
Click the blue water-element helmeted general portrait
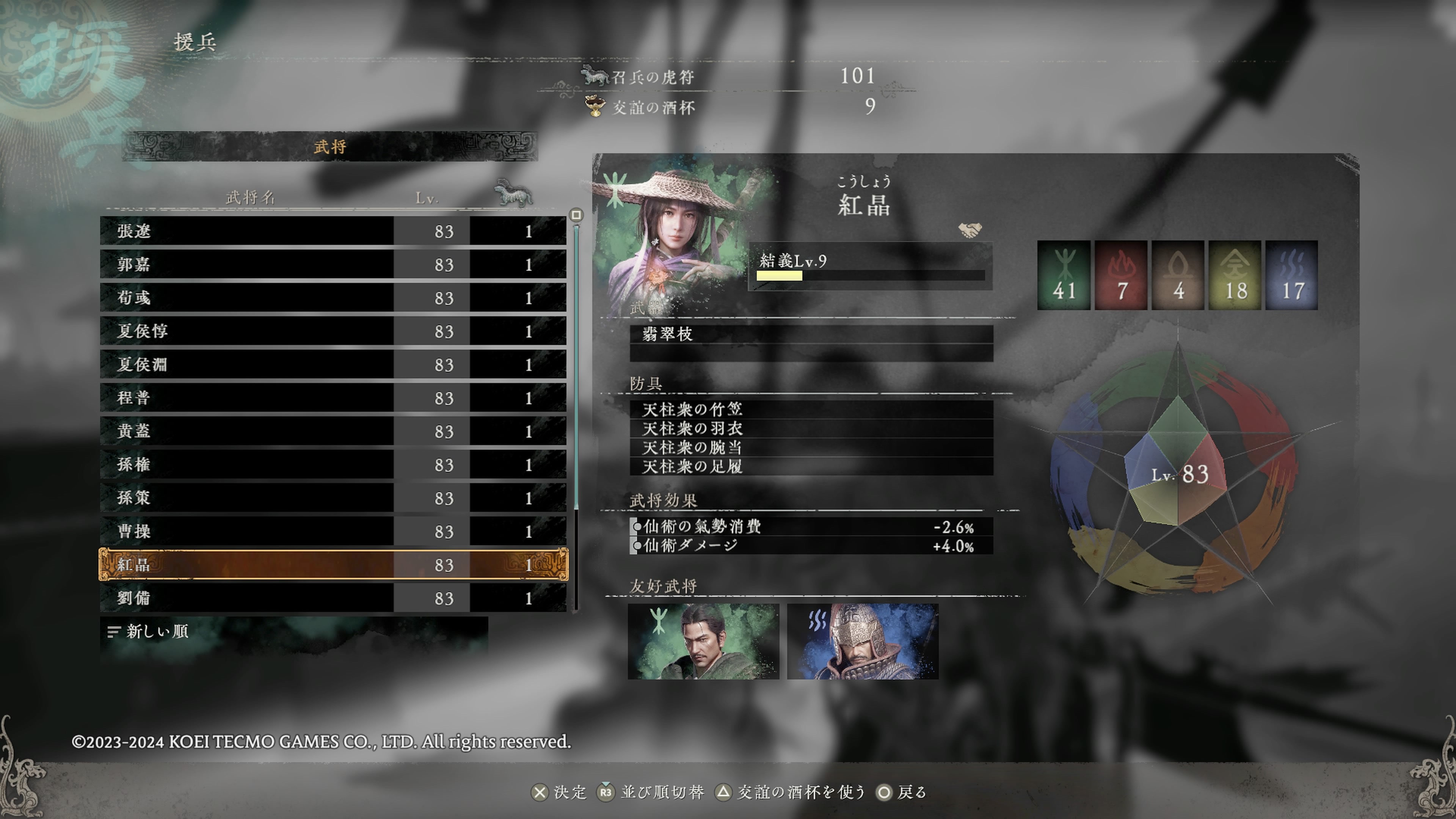(x=863, y=642)
